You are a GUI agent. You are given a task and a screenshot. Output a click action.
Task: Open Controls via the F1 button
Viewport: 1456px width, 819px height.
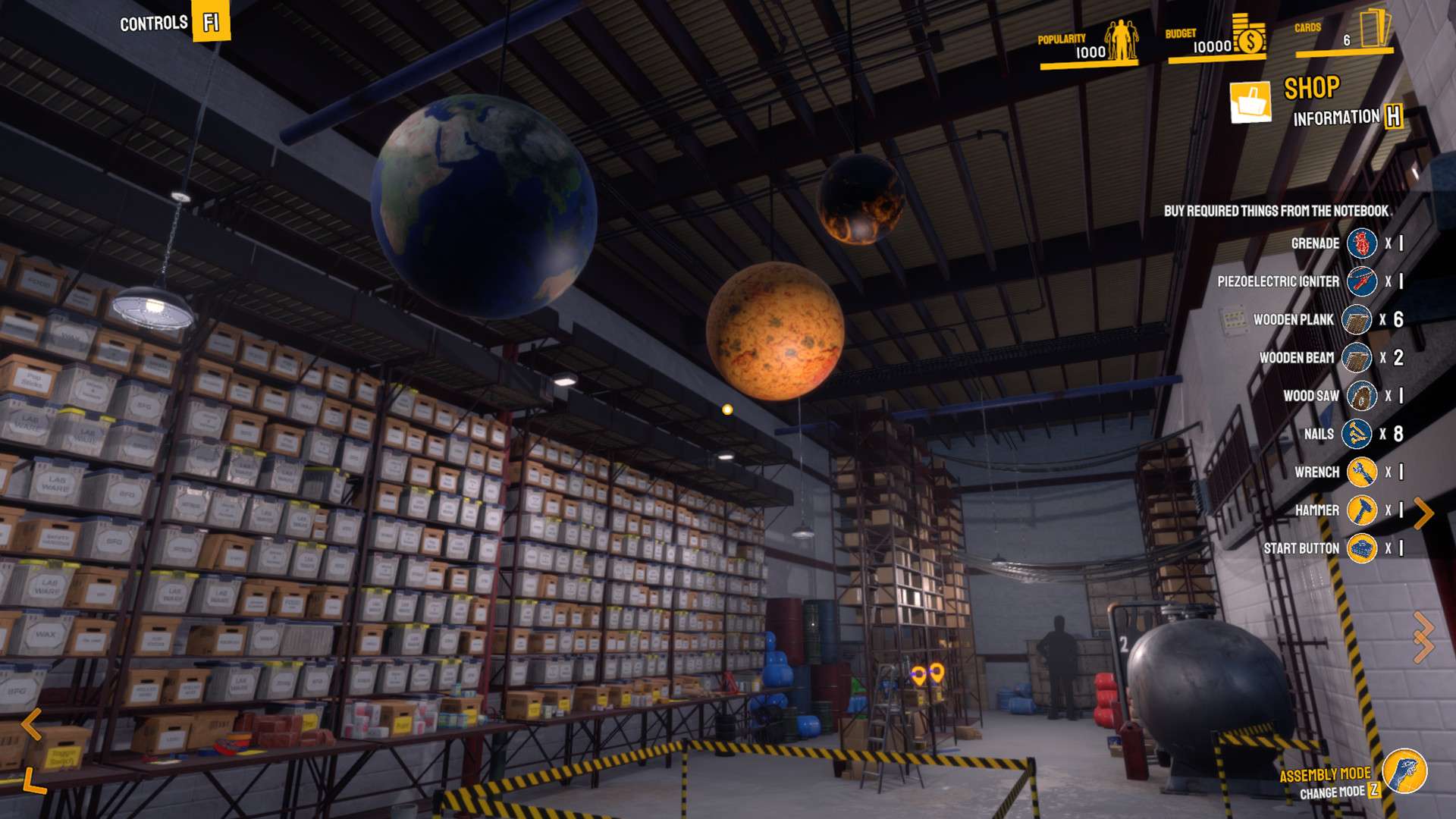212,21
